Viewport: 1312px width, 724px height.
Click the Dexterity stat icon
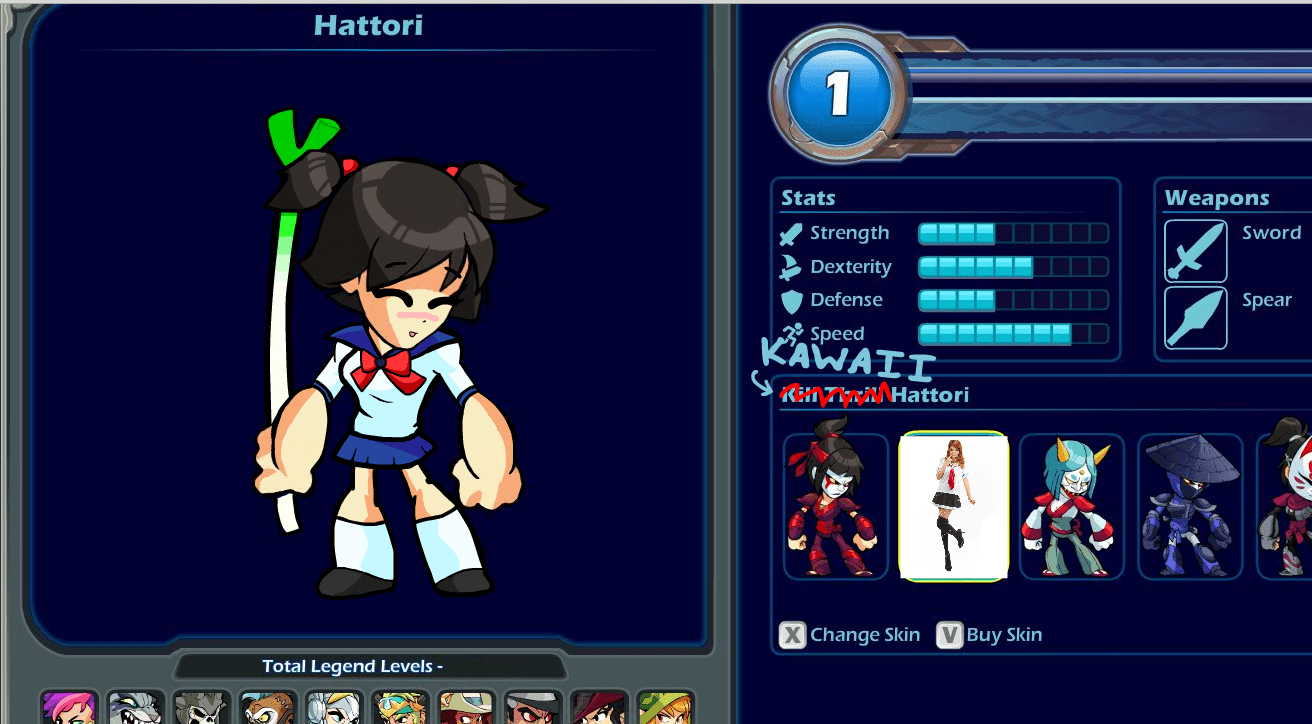(789, 266)
